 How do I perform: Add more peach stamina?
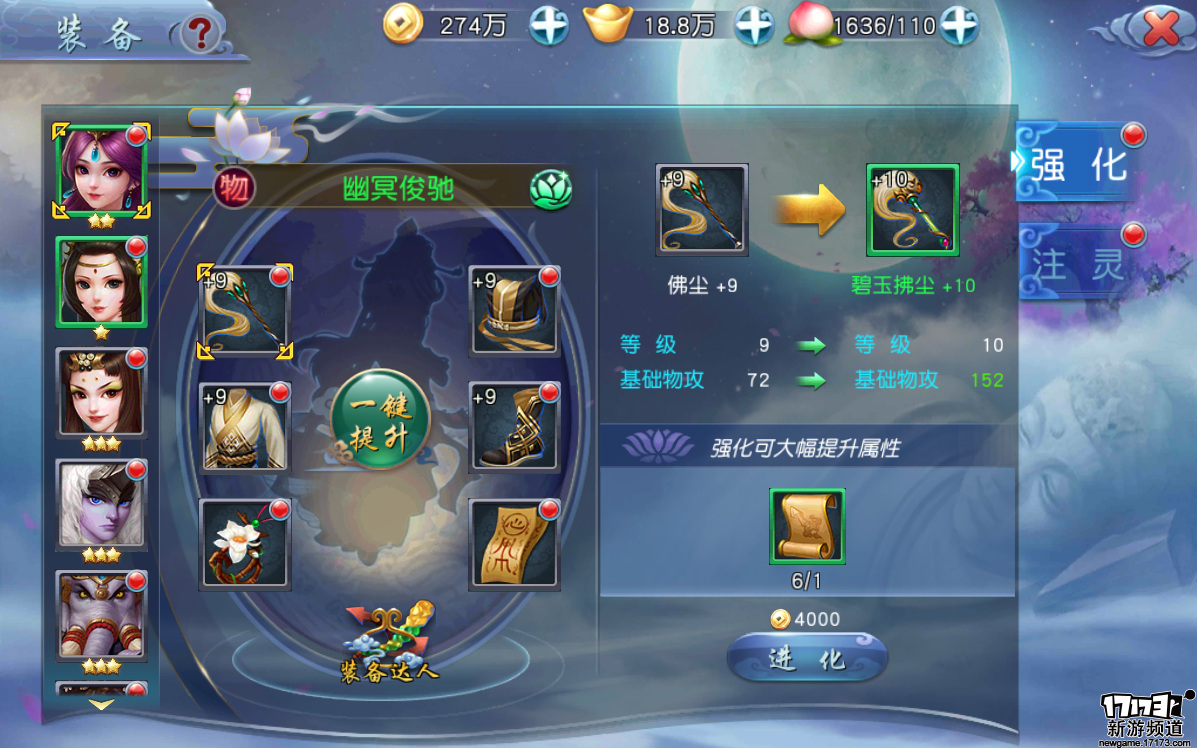coord(958,26)
